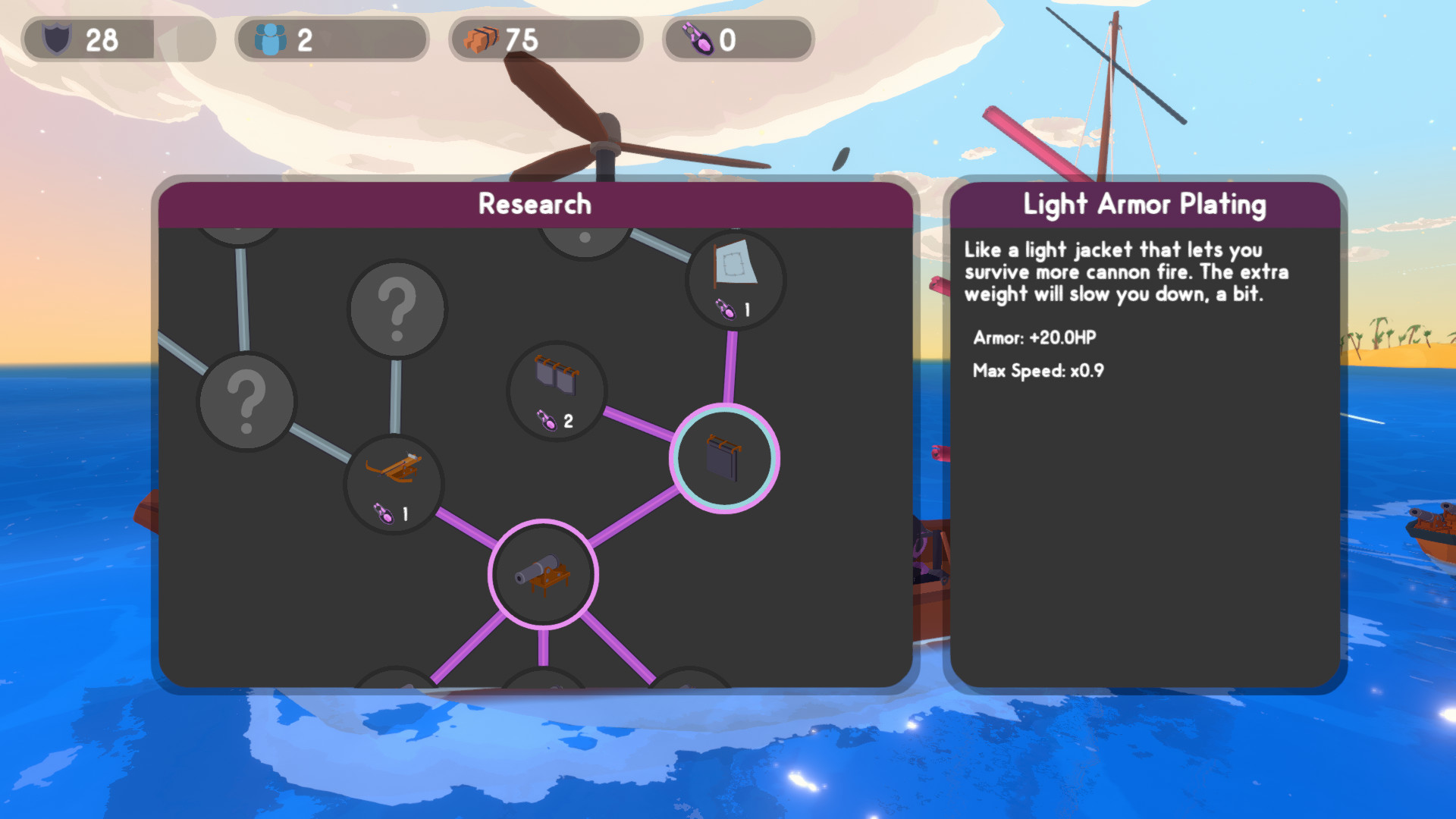Click the research point cost icon on sail node
Image resolution: width=1456 pixels, height=819 pixels.
[727, 310]
